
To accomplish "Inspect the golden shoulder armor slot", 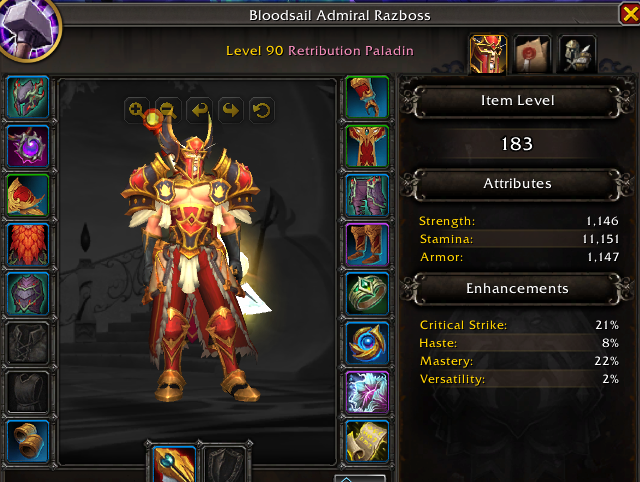I will (x=28, y=195).
